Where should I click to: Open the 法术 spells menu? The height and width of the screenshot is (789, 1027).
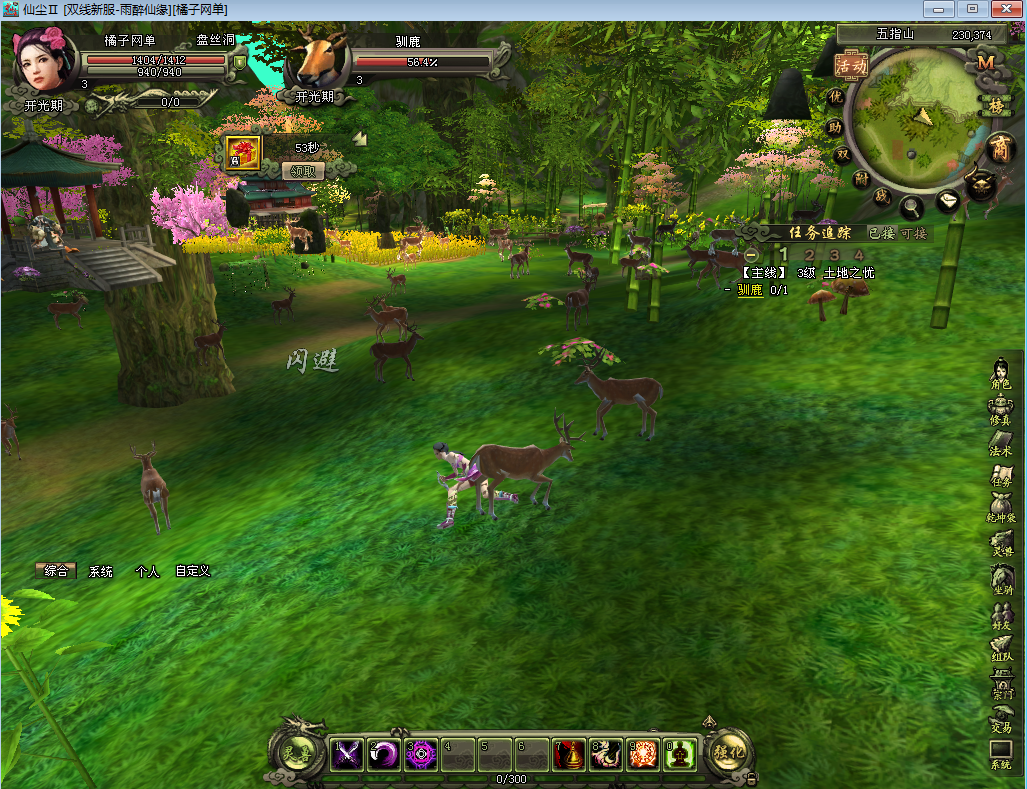tap(1001, 443)
